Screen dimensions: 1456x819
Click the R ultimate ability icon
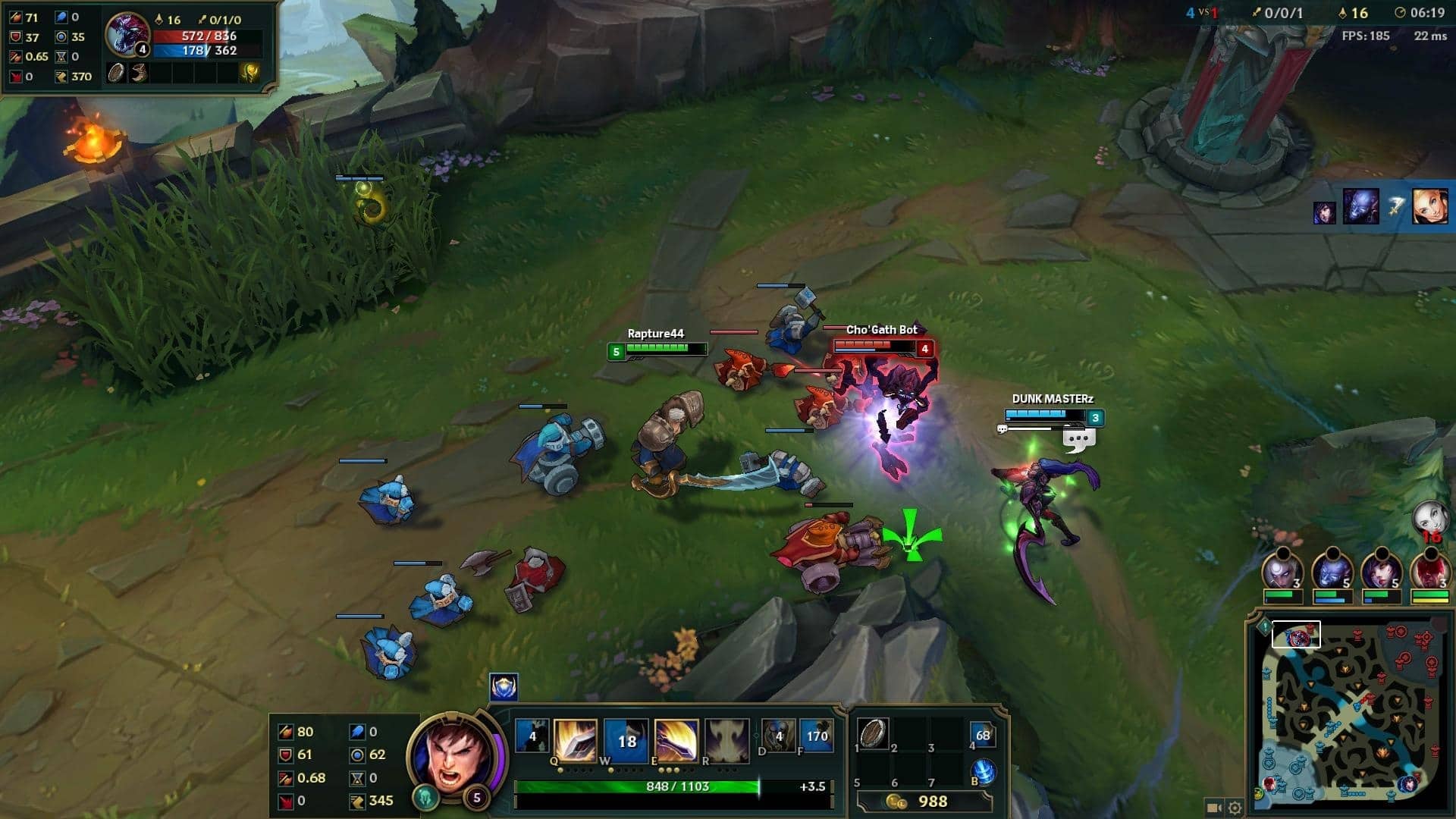click(x=726, y=739)
